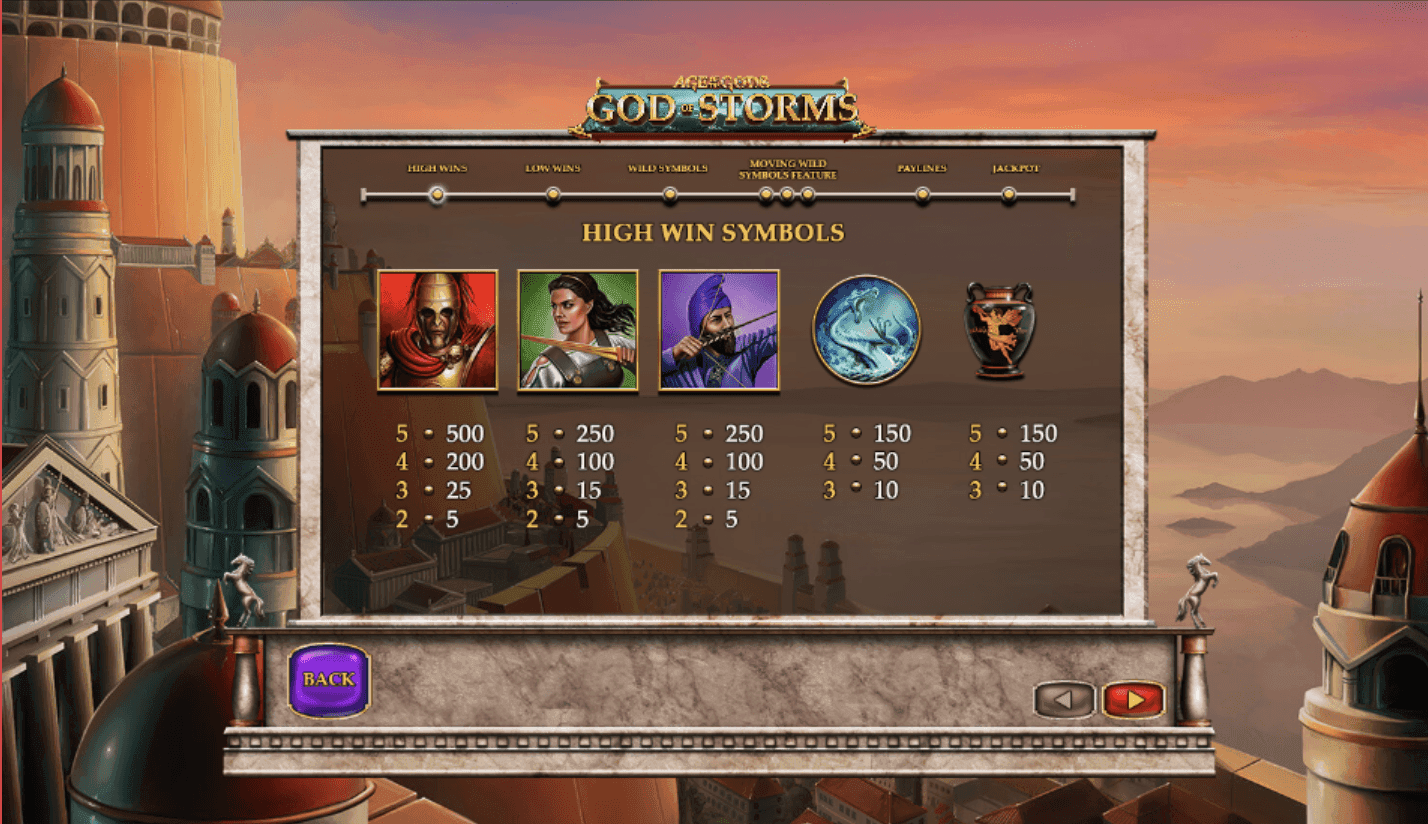The width and height of the screenshot is (1428, 824).
Task: Select the red warrior symbol image
Action: (x=437, y=330)
